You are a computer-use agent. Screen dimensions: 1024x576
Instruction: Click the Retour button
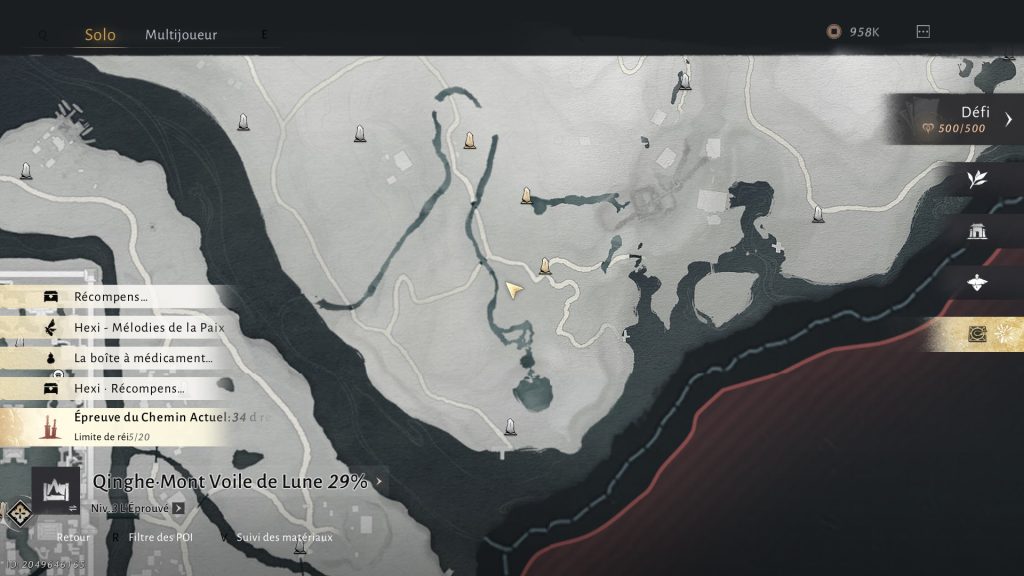point(72,537)
